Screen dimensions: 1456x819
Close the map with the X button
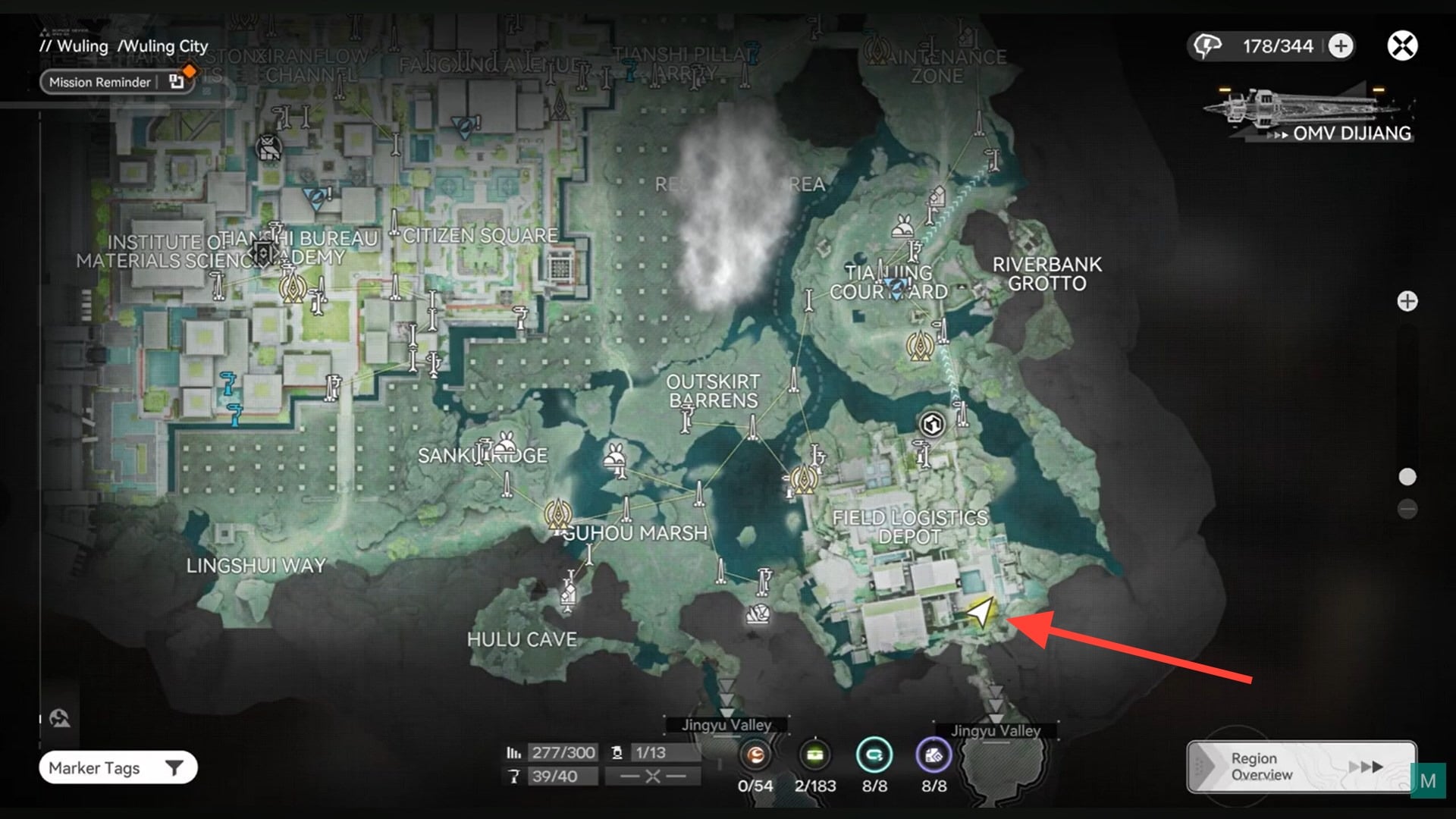(x=1402, y=46)
